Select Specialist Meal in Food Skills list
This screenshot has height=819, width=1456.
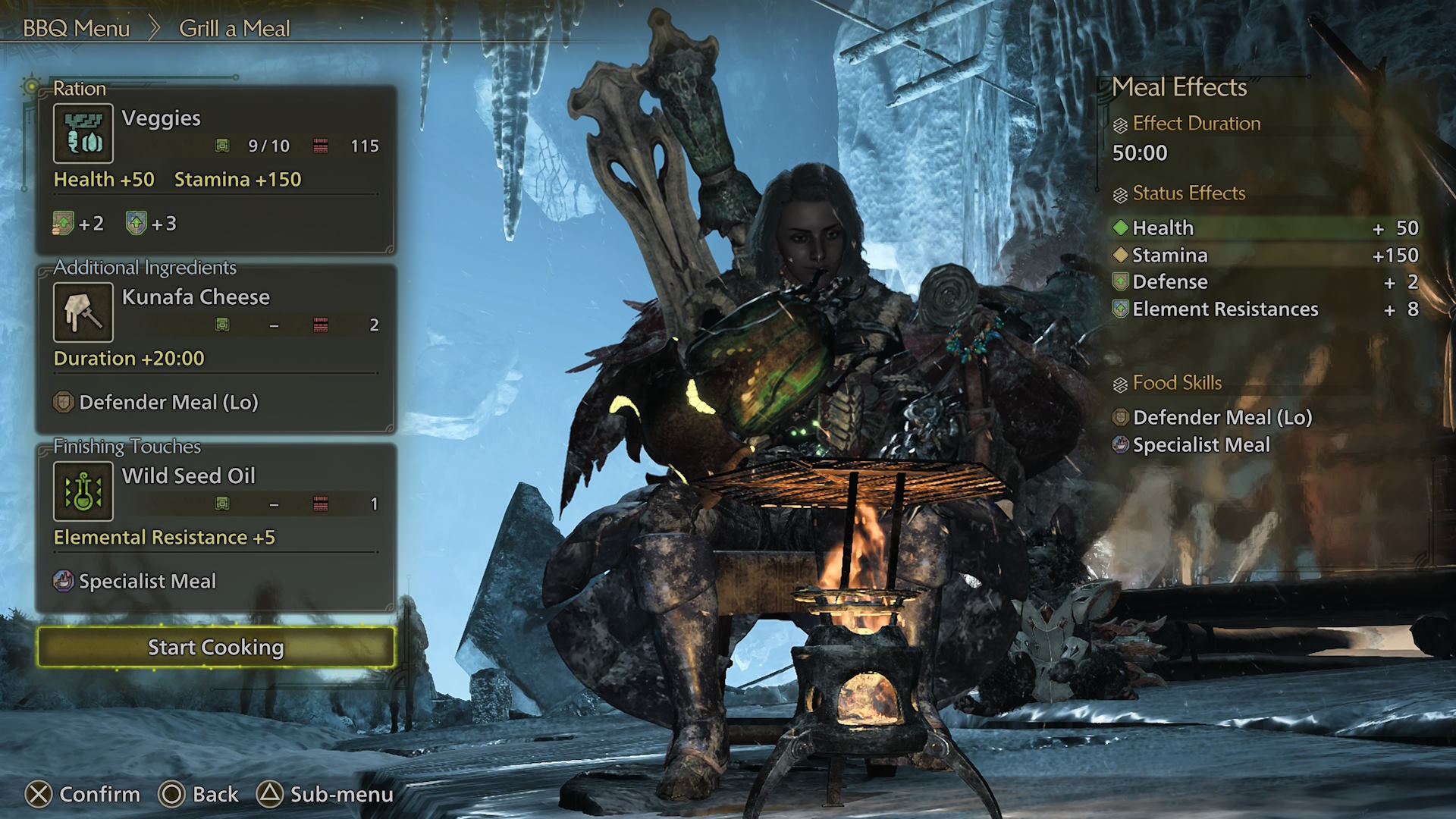coord(1200,444)
